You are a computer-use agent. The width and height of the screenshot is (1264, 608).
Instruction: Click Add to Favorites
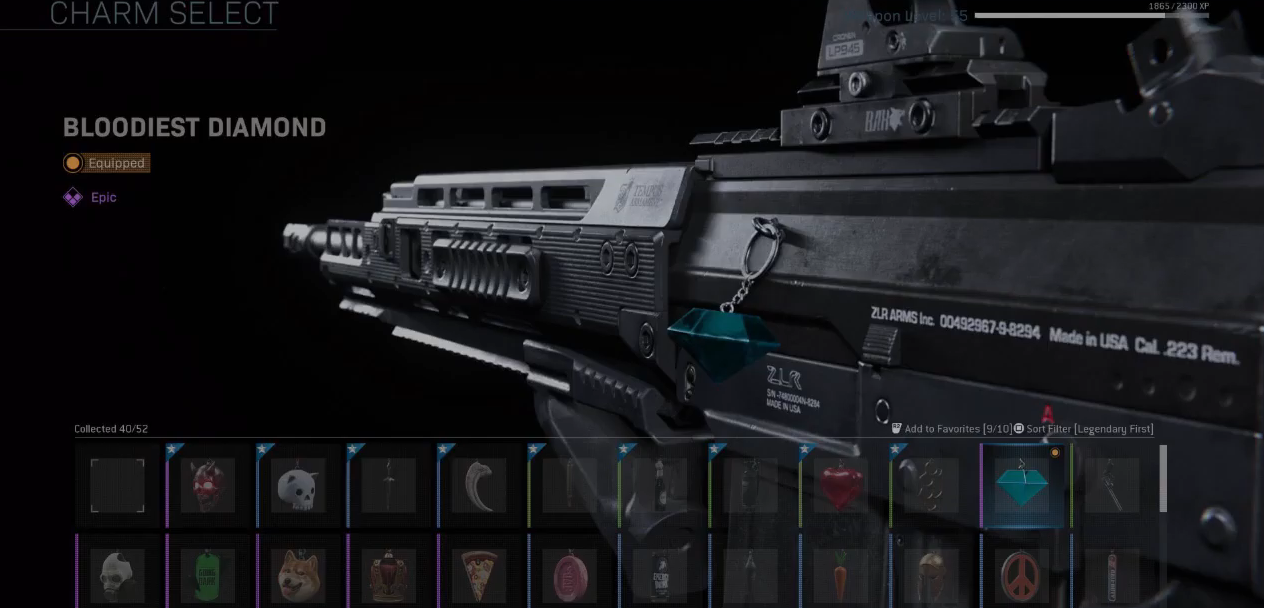(x=950, y=429)
